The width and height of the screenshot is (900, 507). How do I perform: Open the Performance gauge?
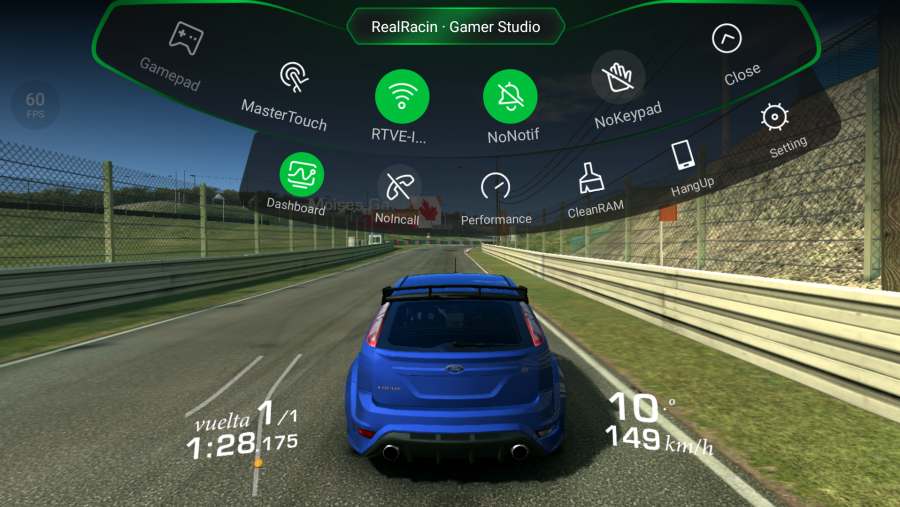(496, 187)
